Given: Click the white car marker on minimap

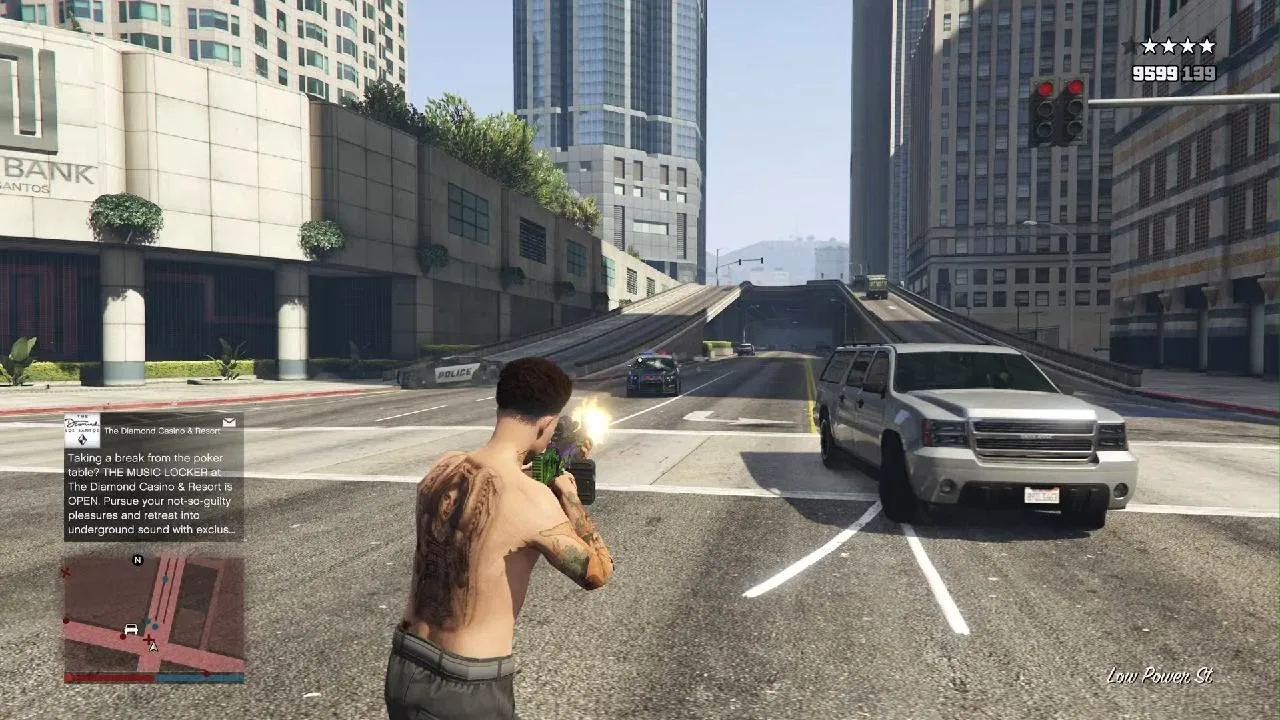Looking at the screenshot, I should pyautogui.click(x=130, y=629).
